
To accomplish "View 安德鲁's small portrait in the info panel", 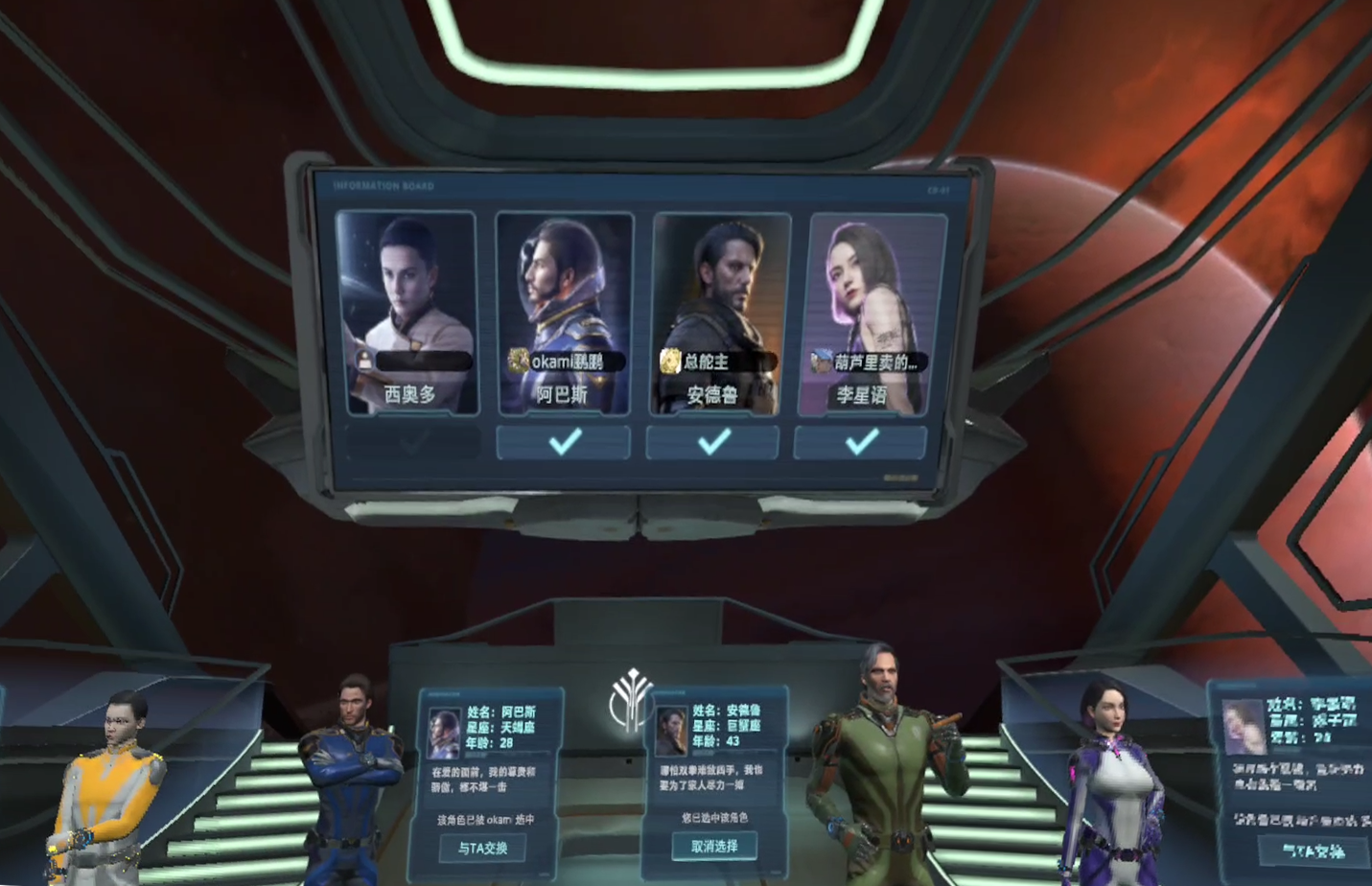I will 671,731.
